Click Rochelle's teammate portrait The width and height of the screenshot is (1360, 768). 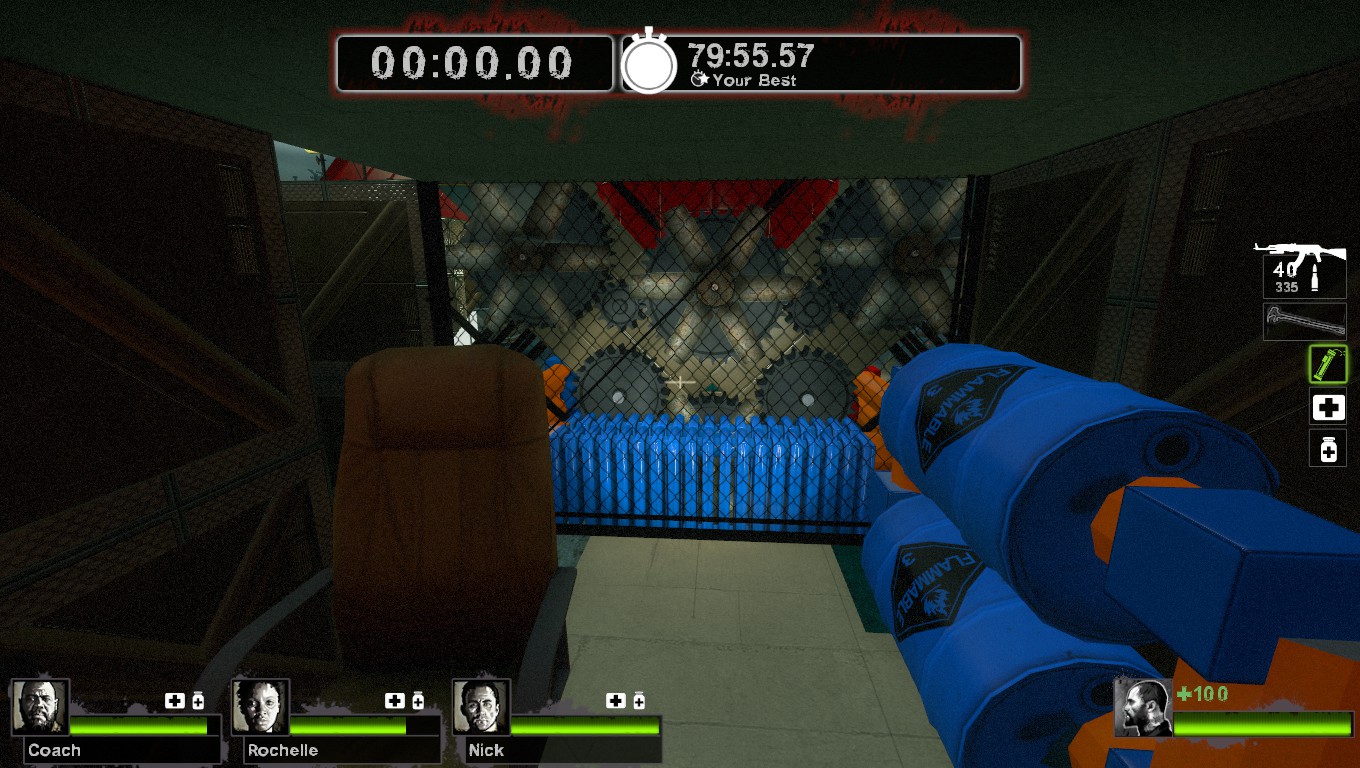260,707
